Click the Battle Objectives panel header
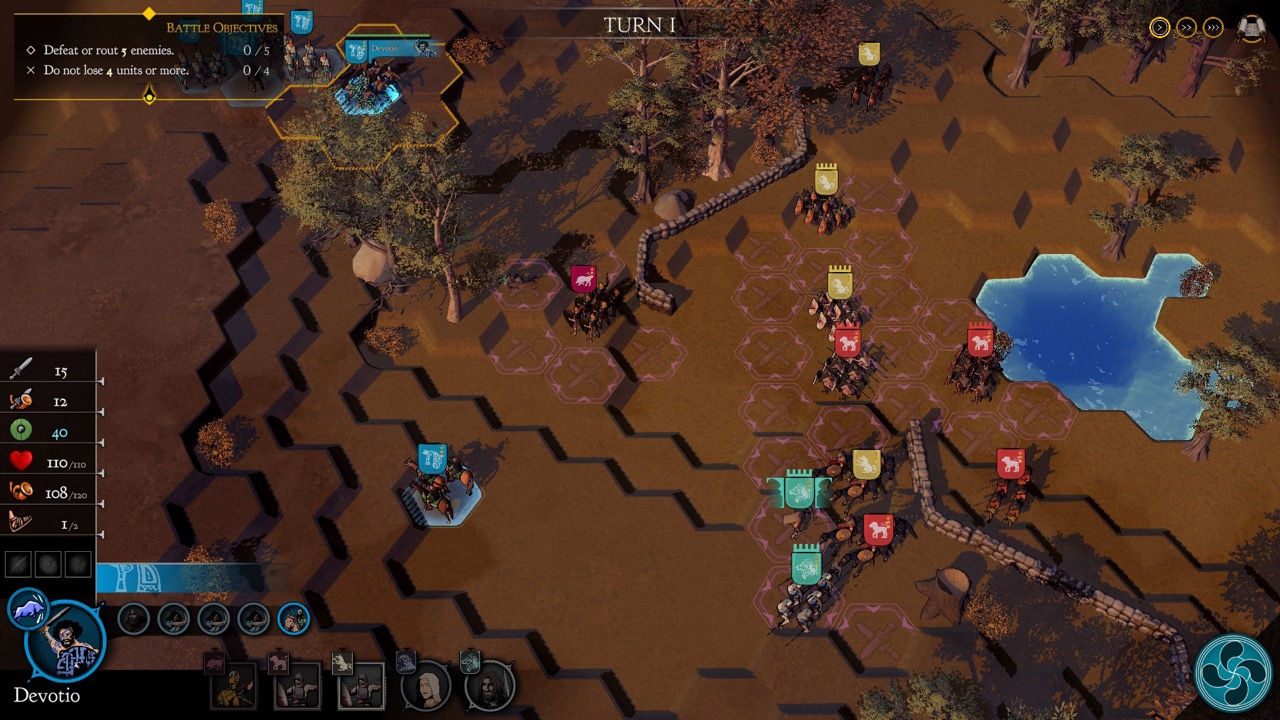1280x720 pixels. [x=221, y=28]
